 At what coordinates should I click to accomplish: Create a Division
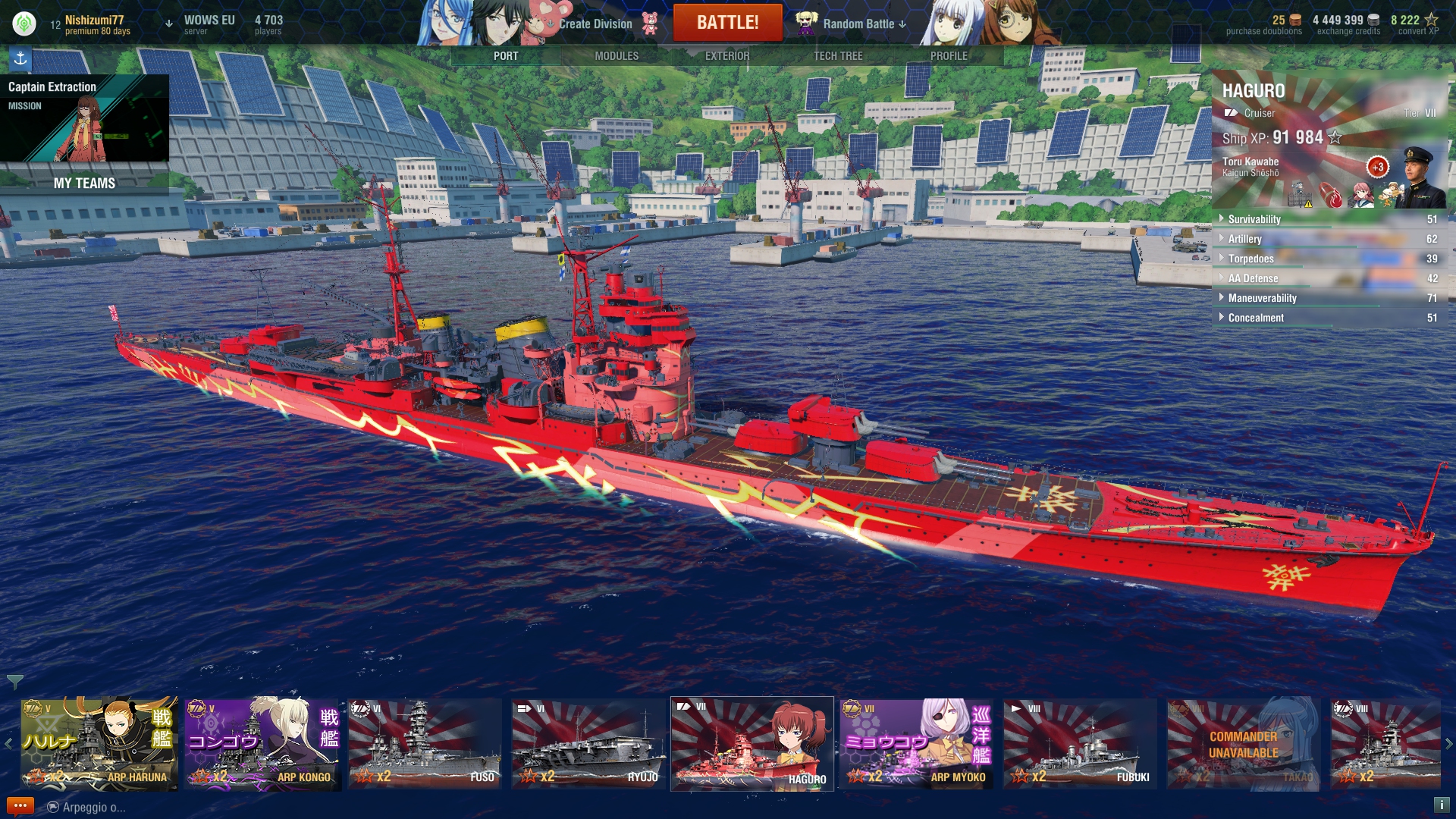coord(595,24)
